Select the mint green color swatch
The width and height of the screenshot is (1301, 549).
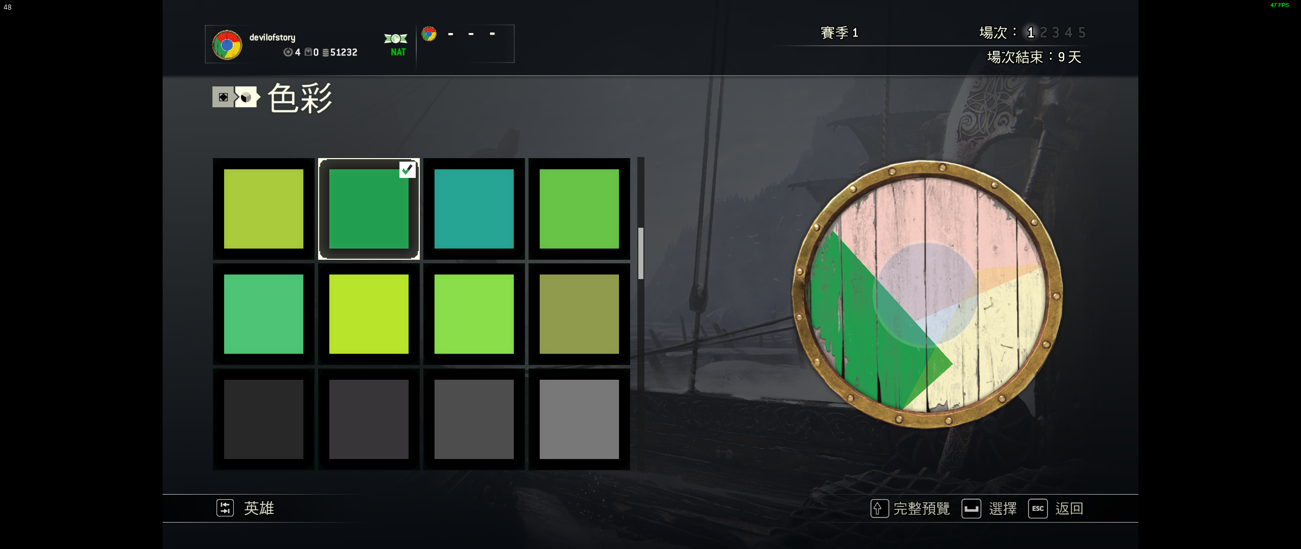click(x=263, y=314)
